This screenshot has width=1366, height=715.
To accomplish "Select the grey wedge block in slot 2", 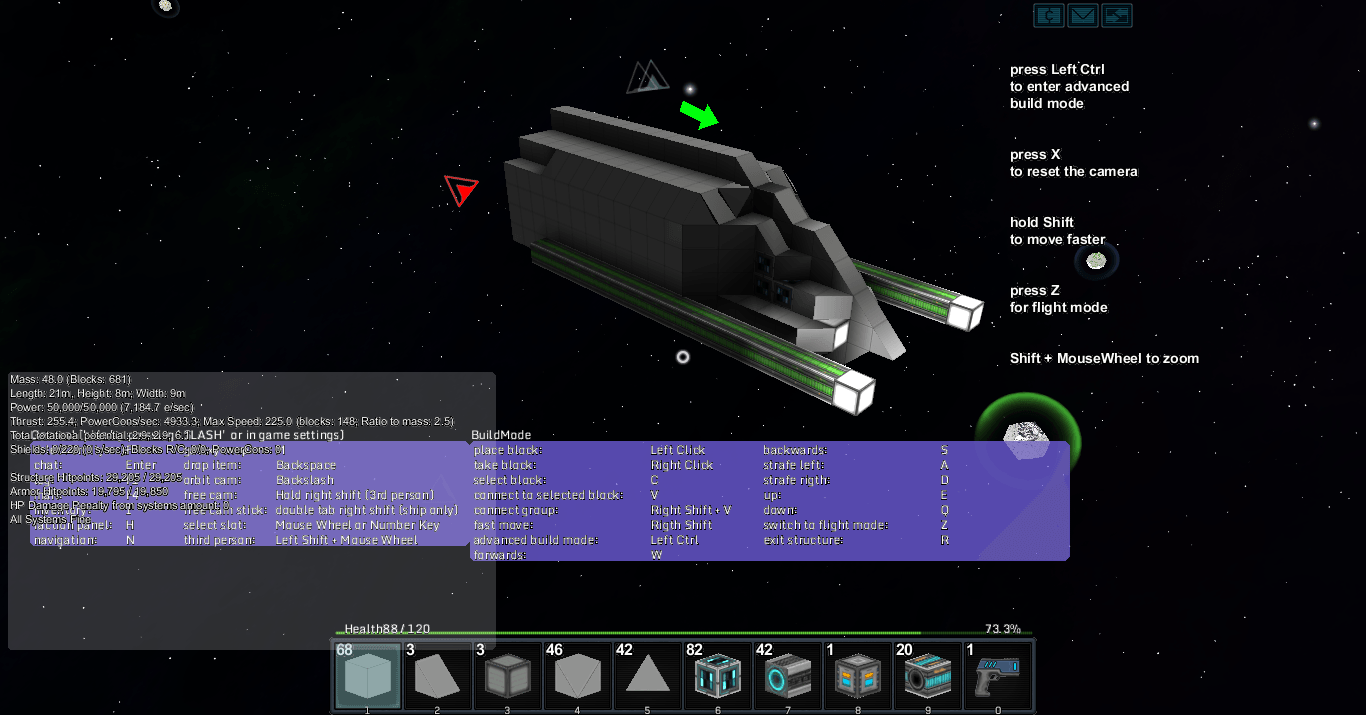I will click(x=437, y=675).
